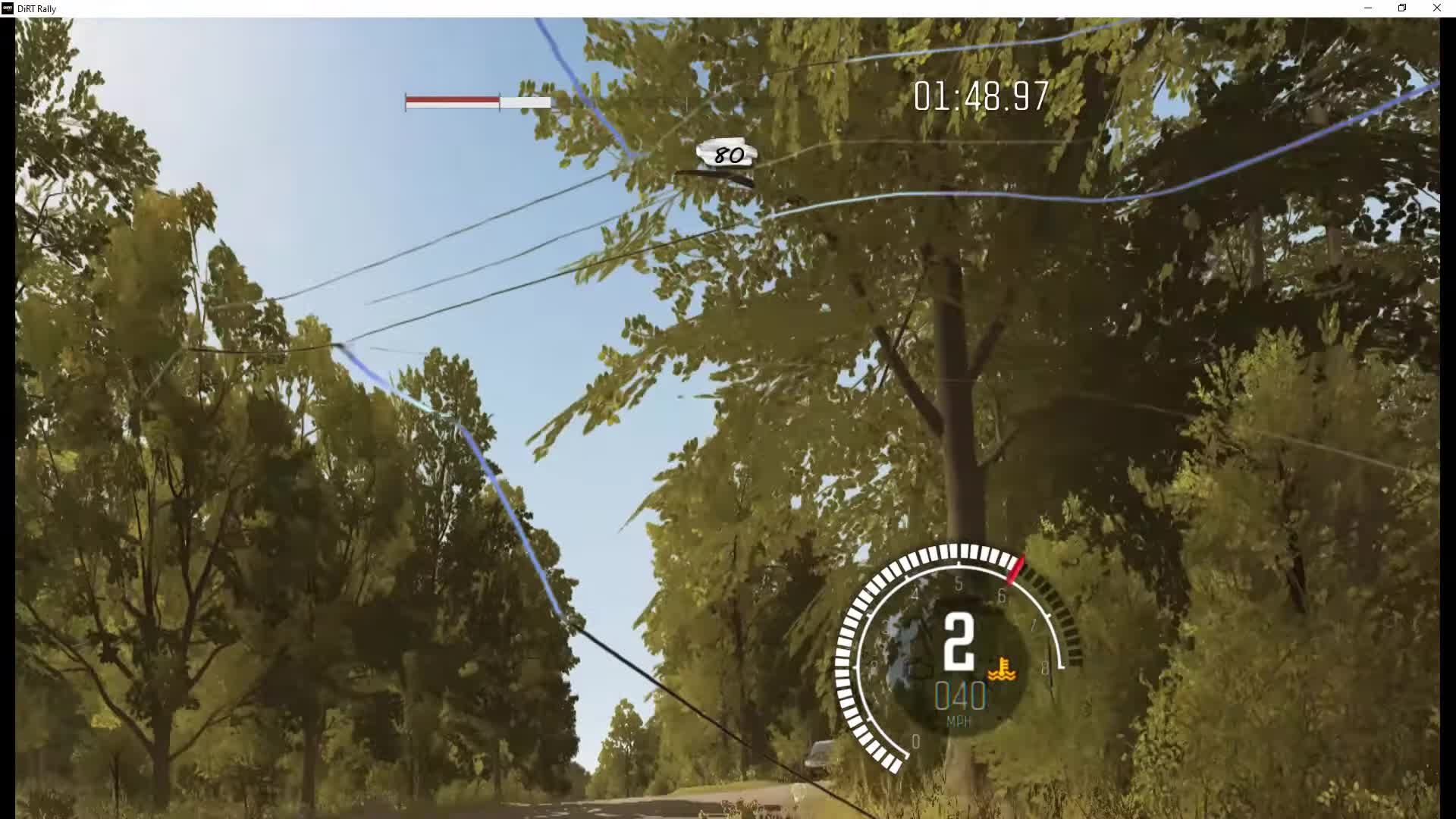Screen dimensions: 1456x819
Task: Click the 040 MPH speed readout
Action: (x=960, y=695)
